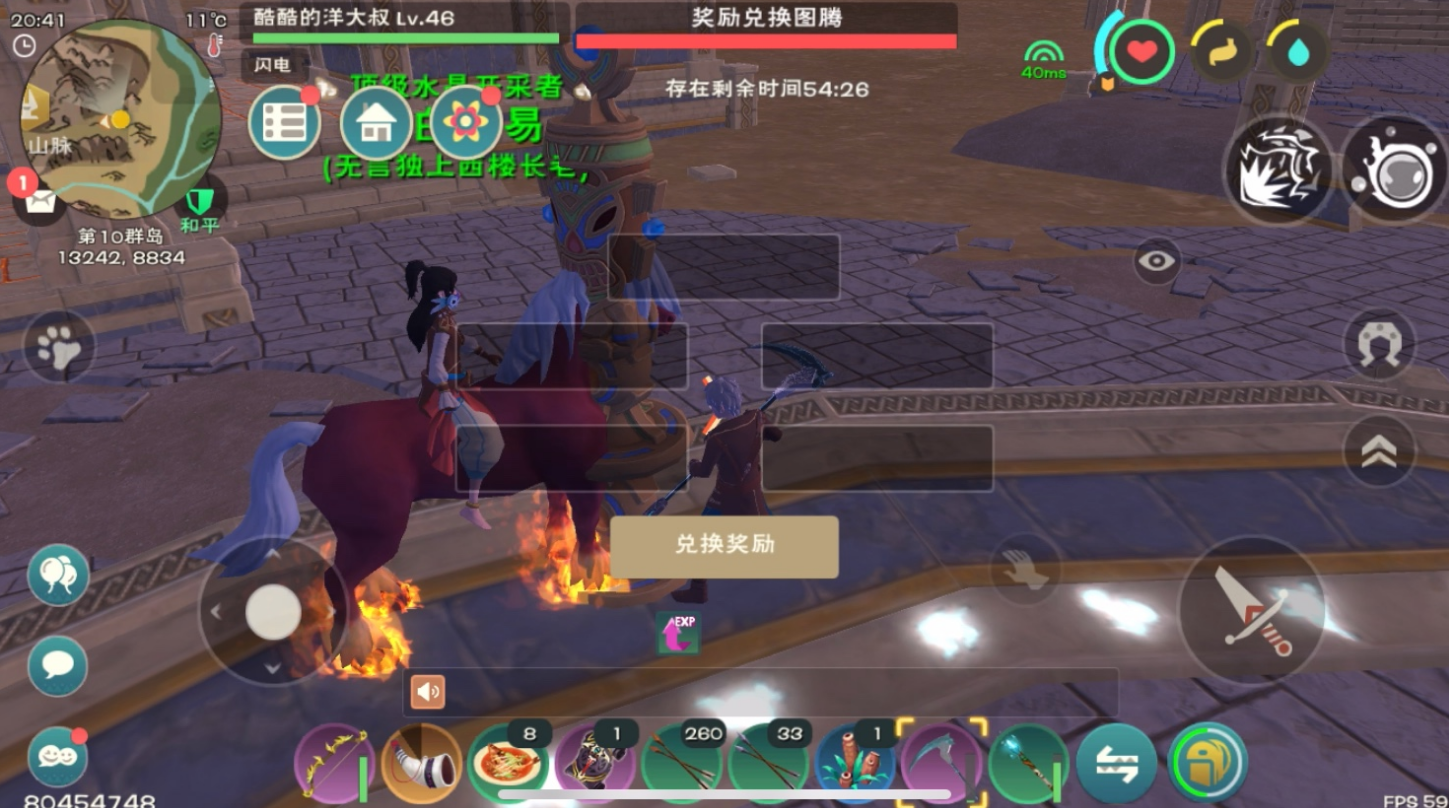Tap the horseshoe mount button
1449x808 pixels.
(x=1379, y=344)
